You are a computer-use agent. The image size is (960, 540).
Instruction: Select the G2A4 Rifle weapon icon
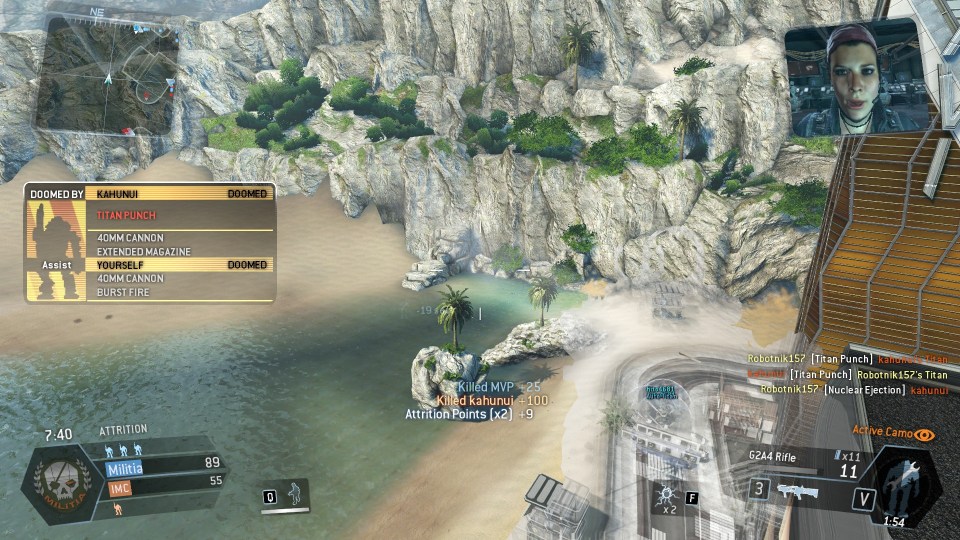point(798,488)
